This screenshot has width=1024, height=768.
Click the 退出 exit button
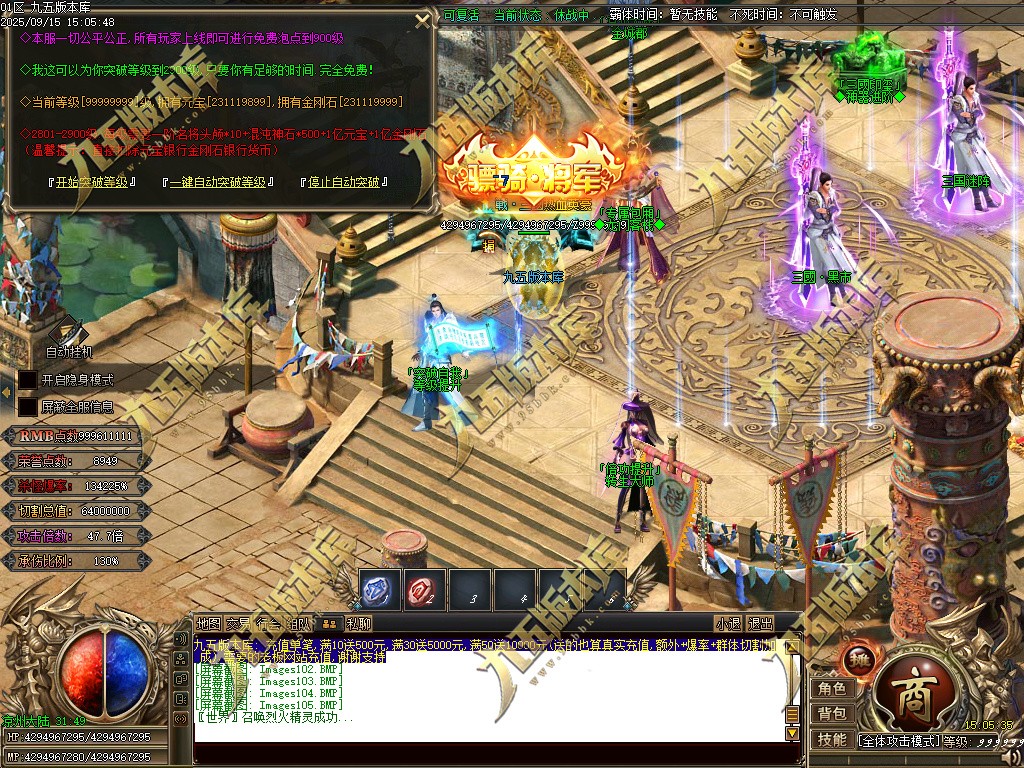pyautogui.click(x=761, y=624)
